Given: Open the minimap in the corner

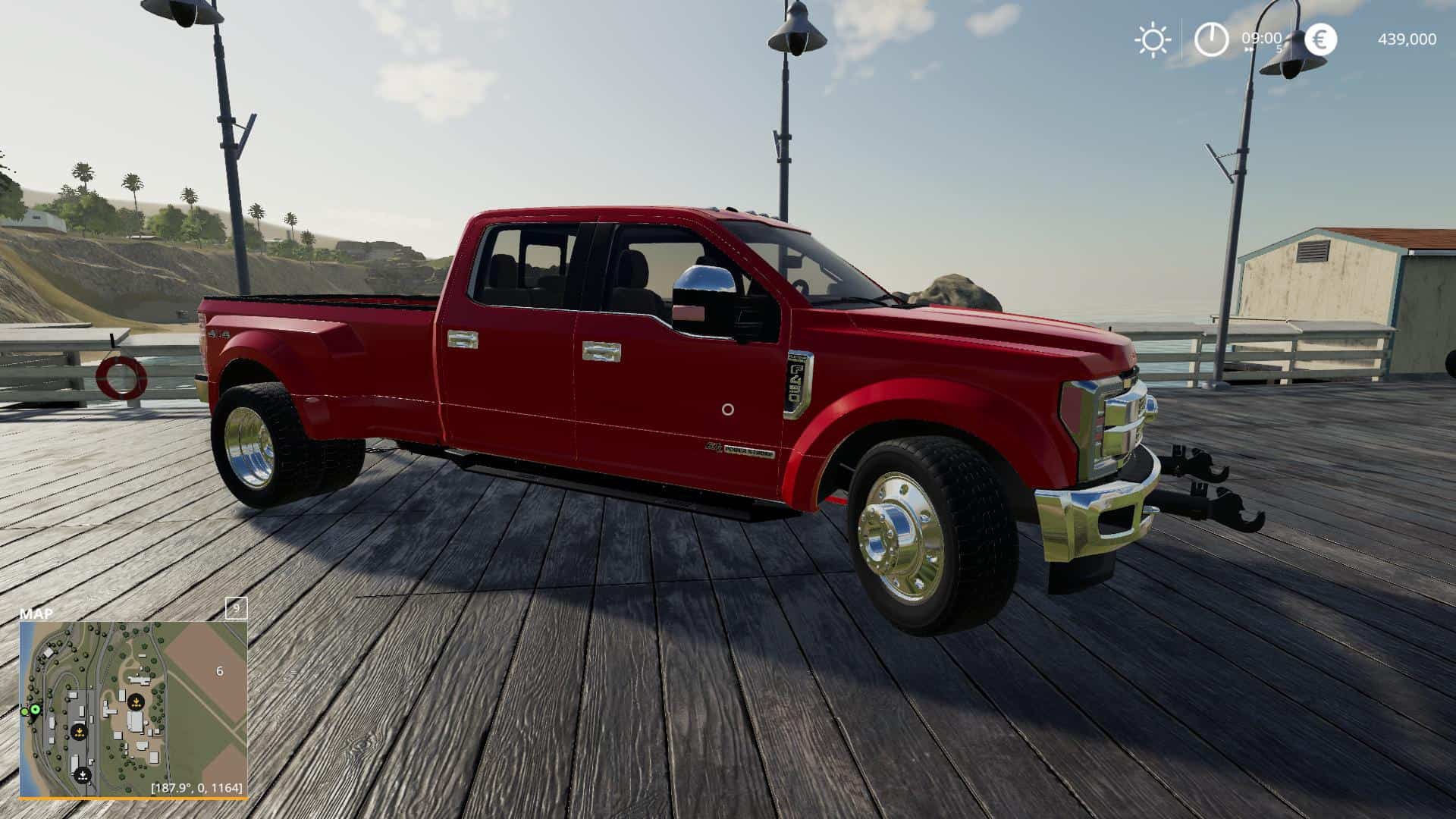Looking at the screenshot, I should coord(133,708).
